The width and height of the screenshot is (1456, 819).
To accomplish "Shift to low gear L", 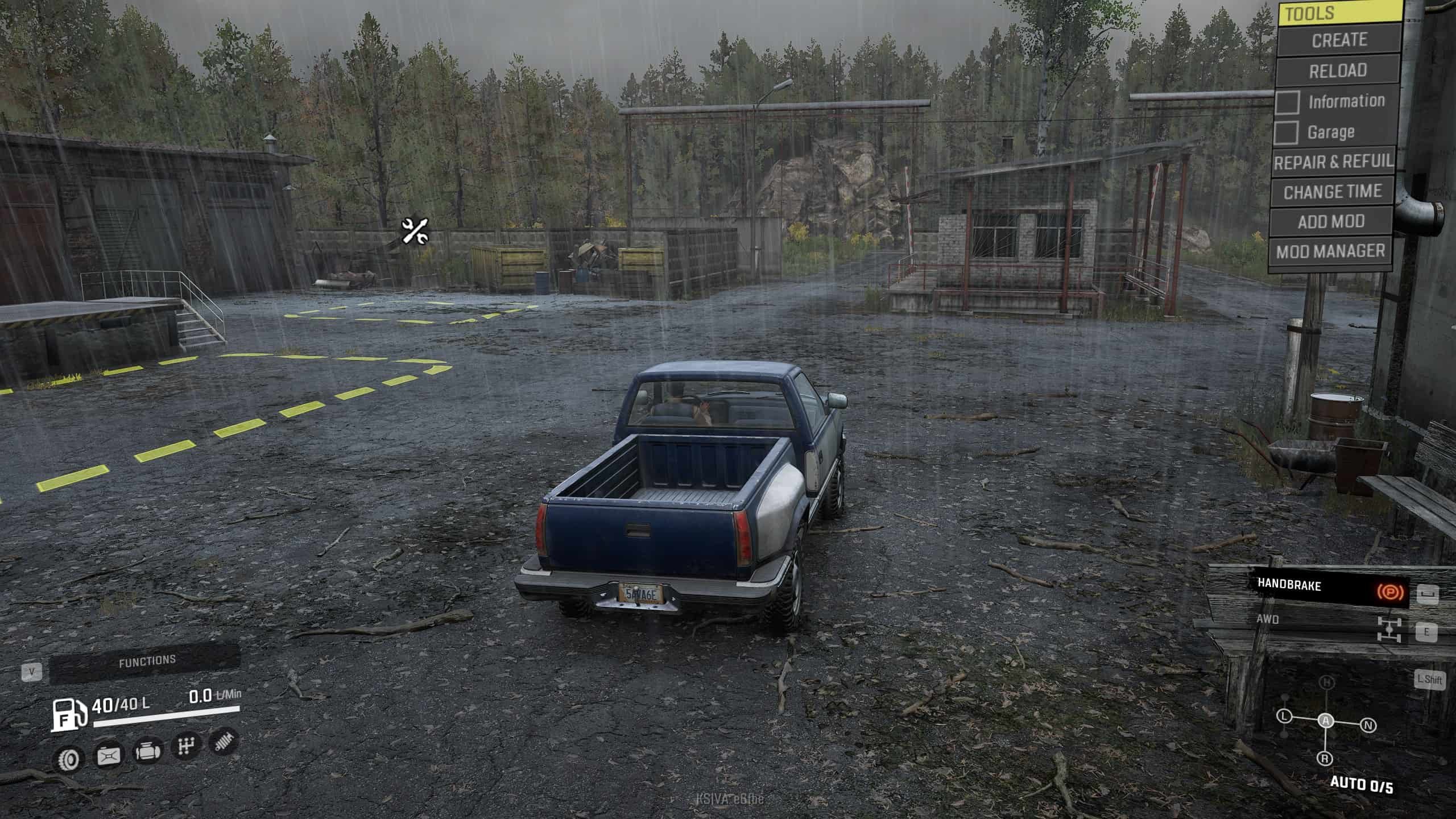I will point(1284,717).
